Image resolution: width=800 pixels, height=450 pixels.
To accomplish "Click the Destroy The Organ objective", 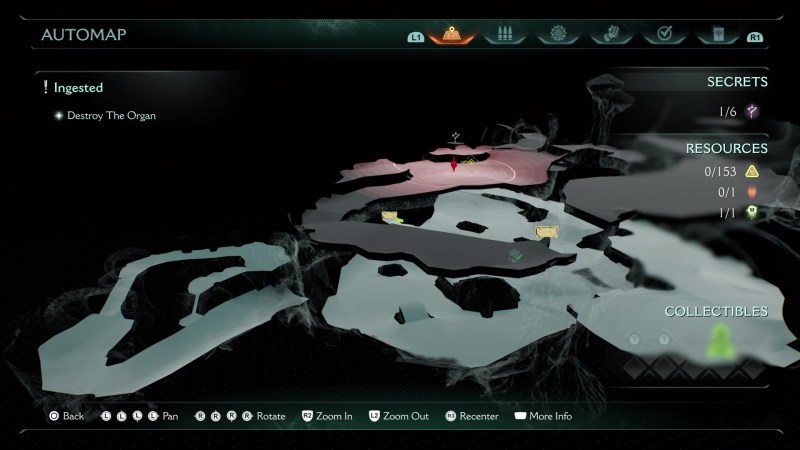I will 111,116.
